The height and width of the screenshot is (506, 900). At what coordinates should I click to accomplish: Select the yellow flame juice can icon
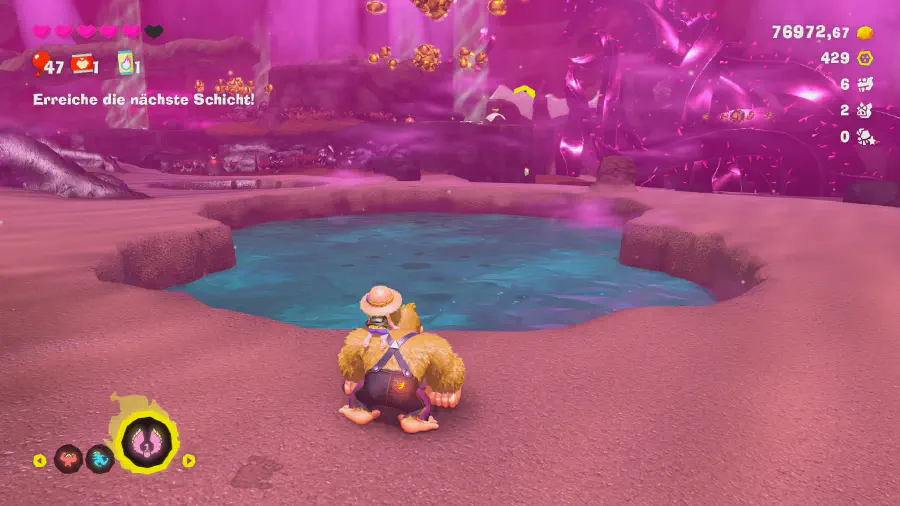(126, 63)
